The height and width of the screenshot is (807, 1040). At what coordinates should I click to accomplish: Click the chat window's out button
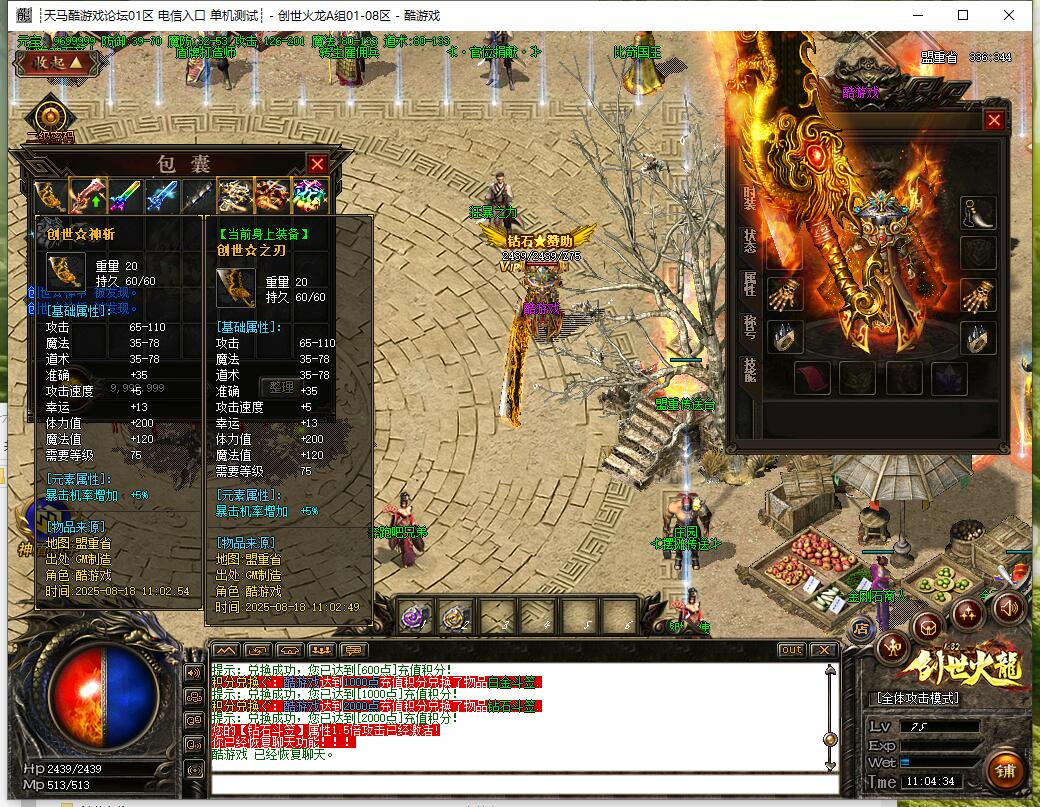coord(791,650)
